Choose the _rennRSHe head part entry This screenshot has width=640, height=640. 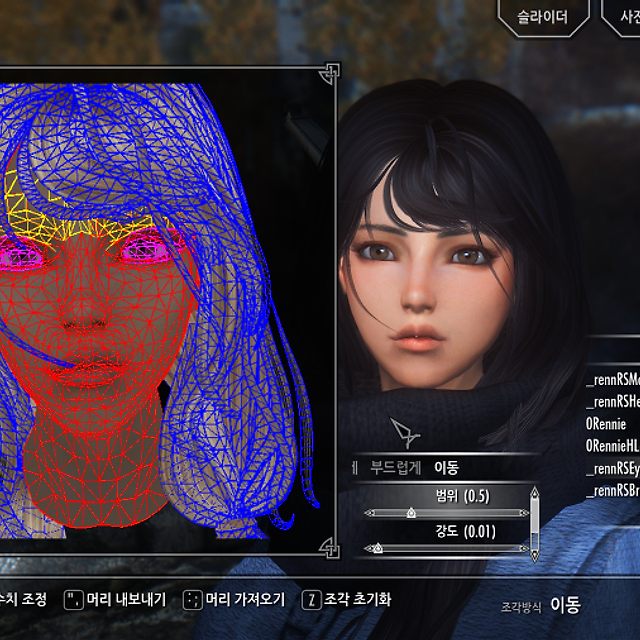[x=612, y=401]
